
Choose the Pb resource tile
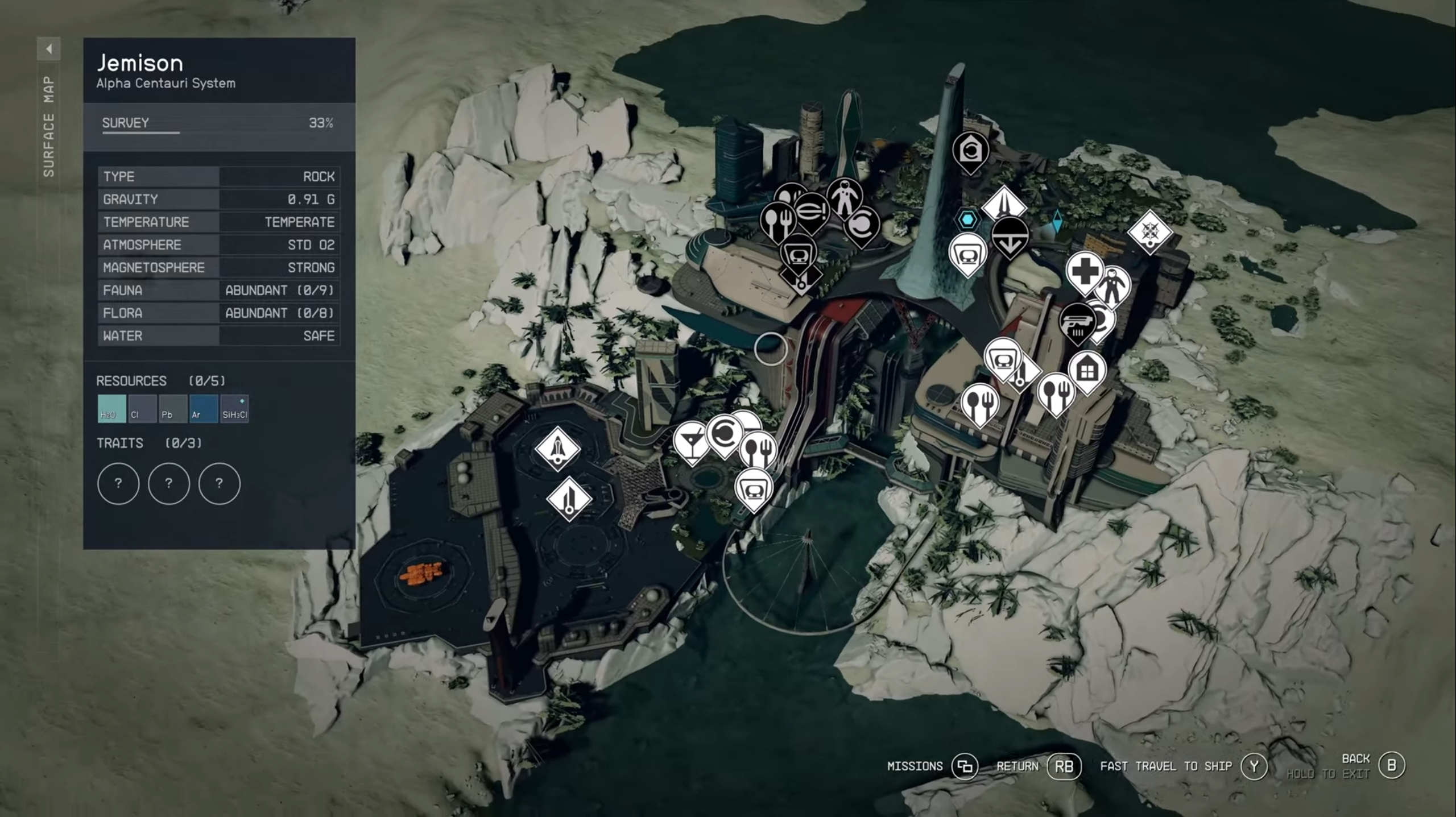173,409
